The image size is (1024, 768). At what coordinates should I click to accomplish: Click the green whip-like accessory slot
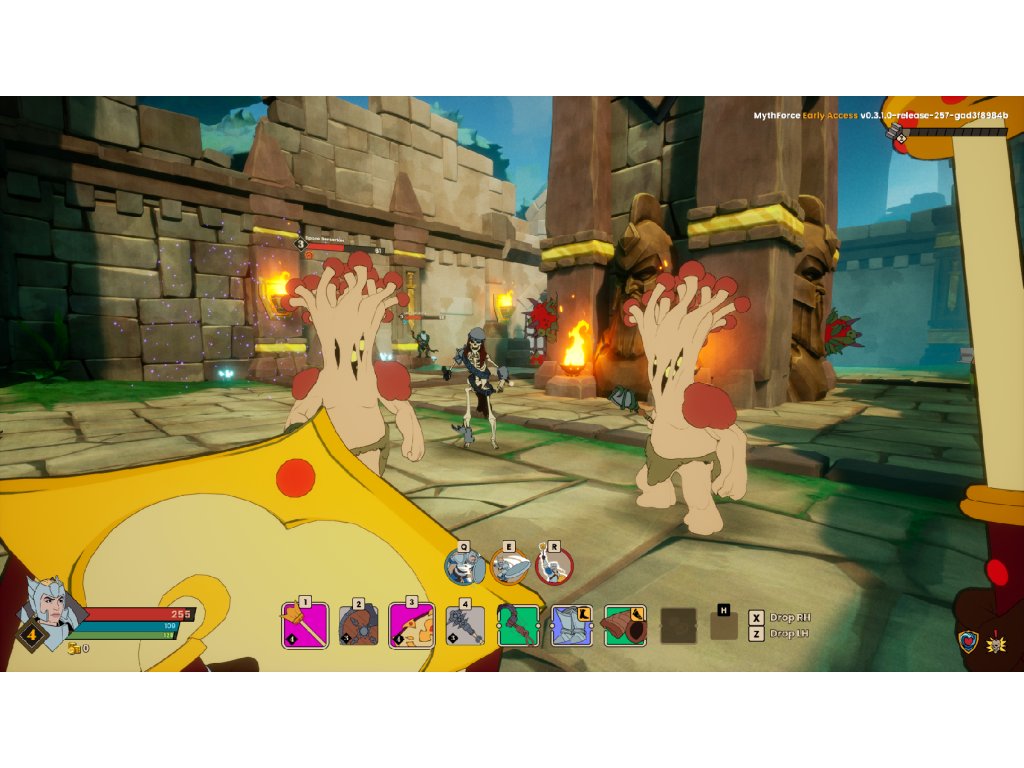pyautogui.click(x=519, y=626)
